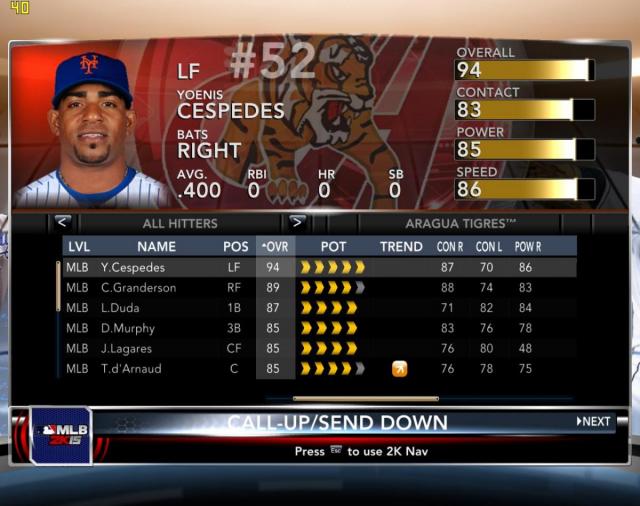Sort by the TREND column header
This screenshot has width=640, height=506.
400,246
